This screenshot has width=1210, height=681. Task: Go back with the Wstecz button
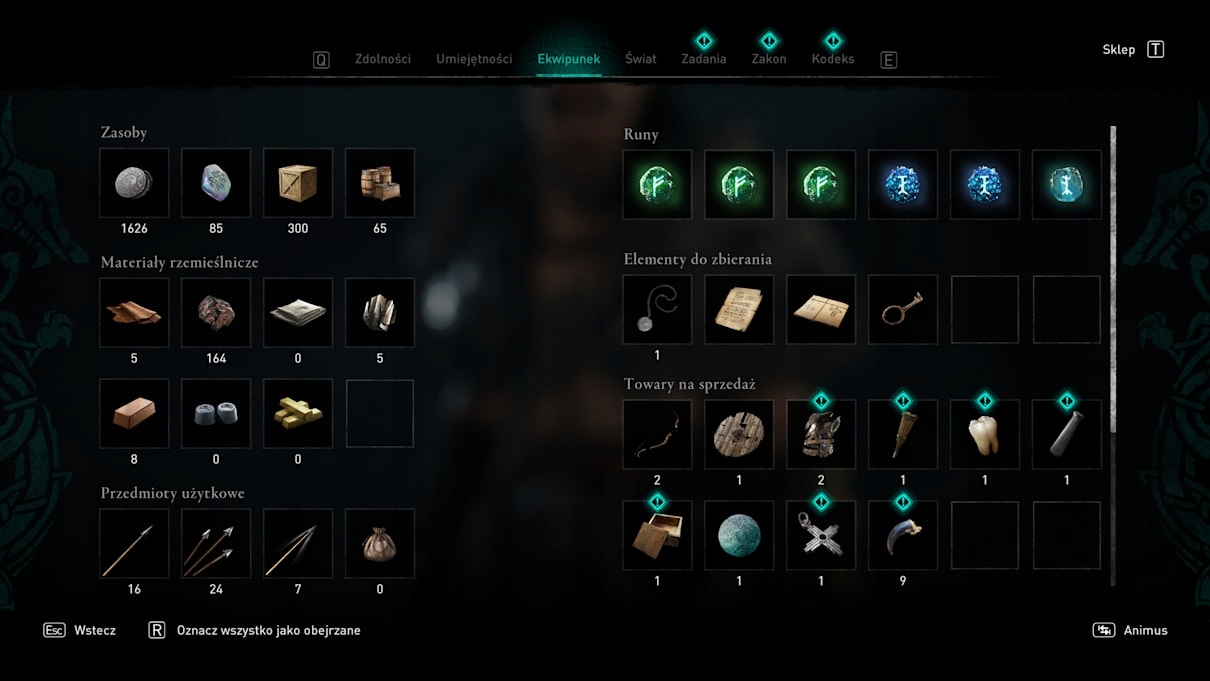point(94,631)
